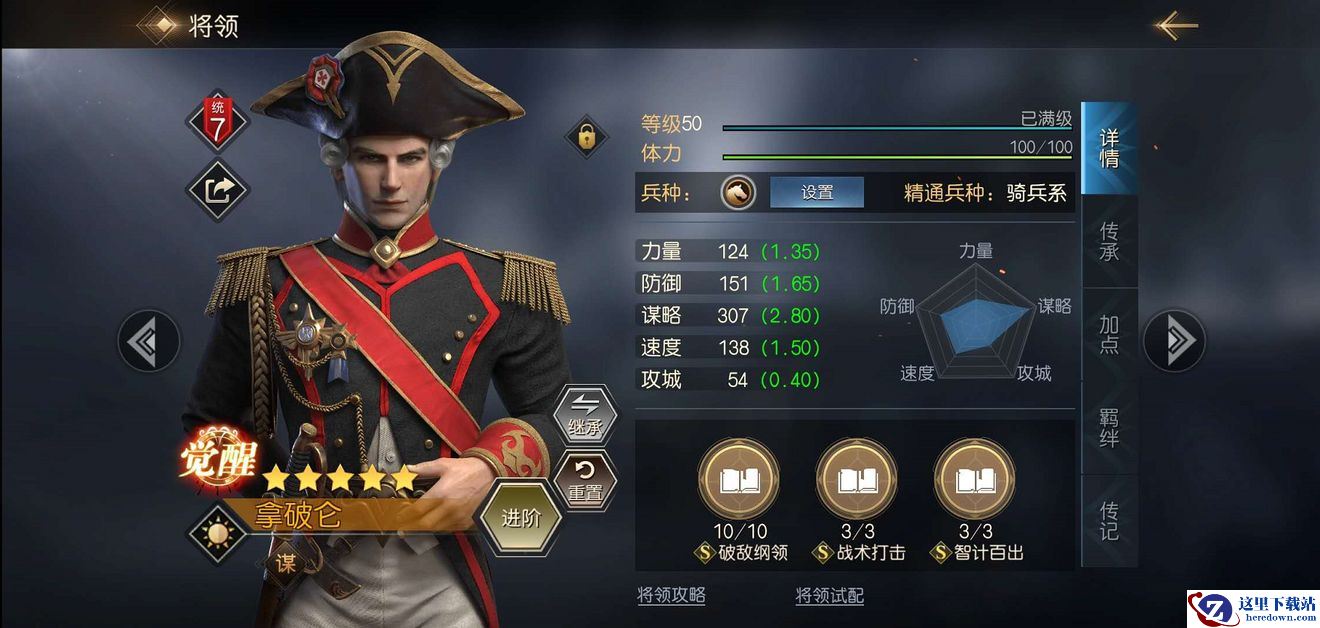Viewport: 1320px width, 628px height.
Task: Click the 设置 troop type button
Action: tap(817, 193)
